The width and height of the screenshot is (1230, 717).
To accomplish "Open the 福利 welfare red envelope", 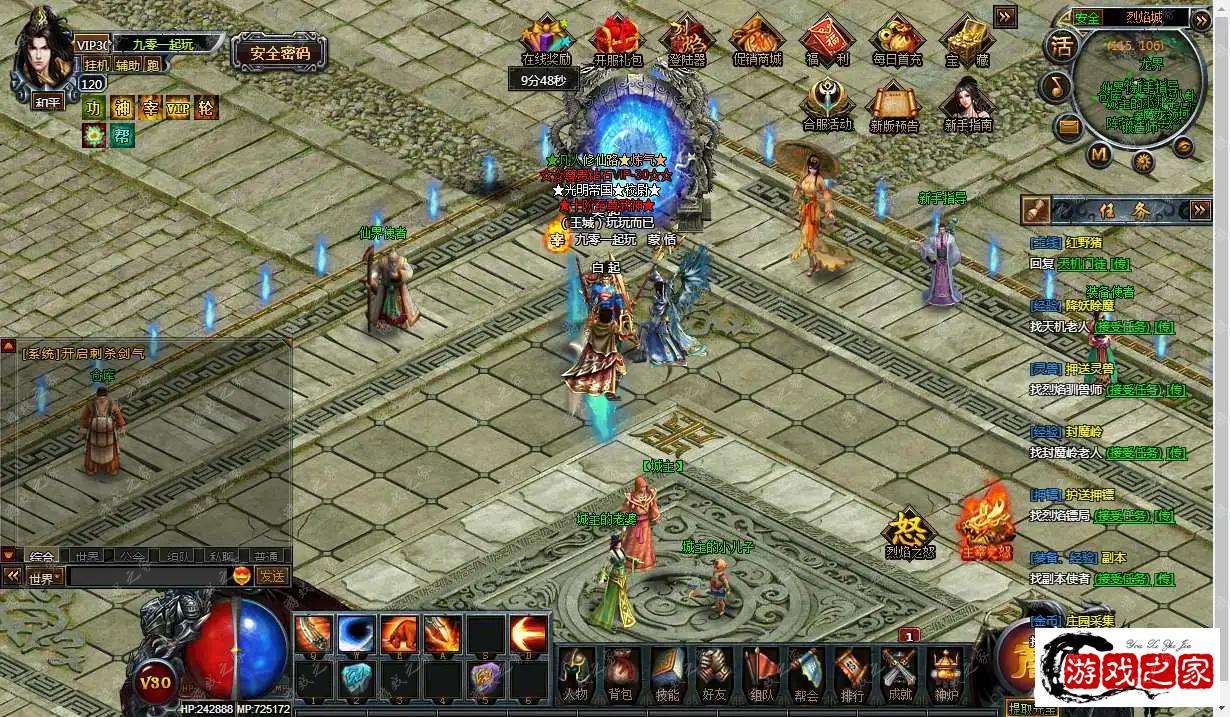I will tap(826, 40).
